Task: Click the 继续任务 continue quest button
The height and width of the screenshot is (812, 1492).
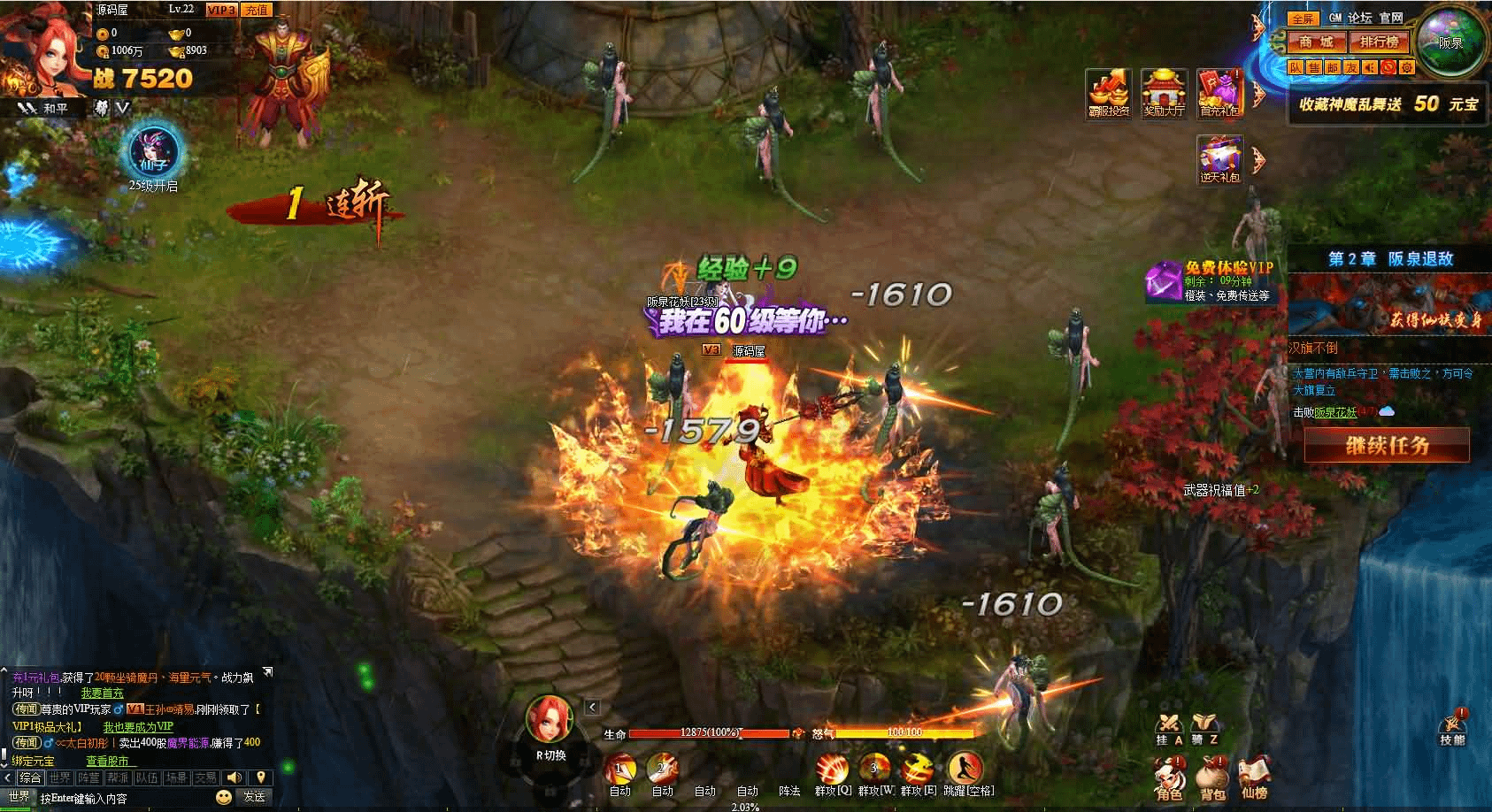Action: 1387,445
